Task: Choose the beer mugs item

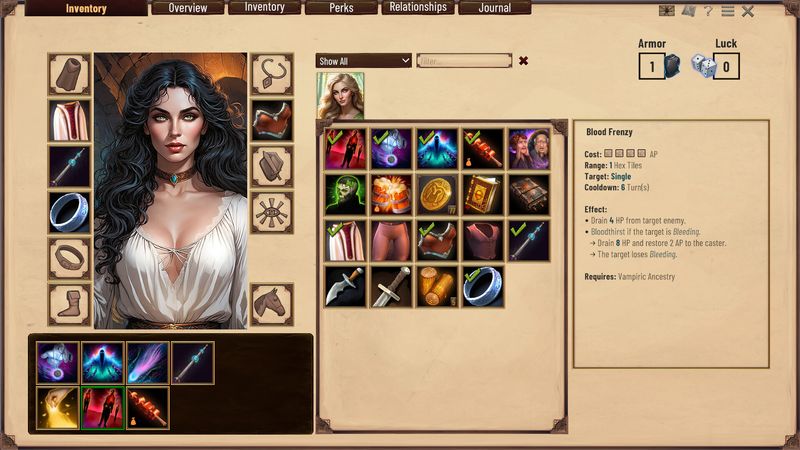Action: [391, 194]
